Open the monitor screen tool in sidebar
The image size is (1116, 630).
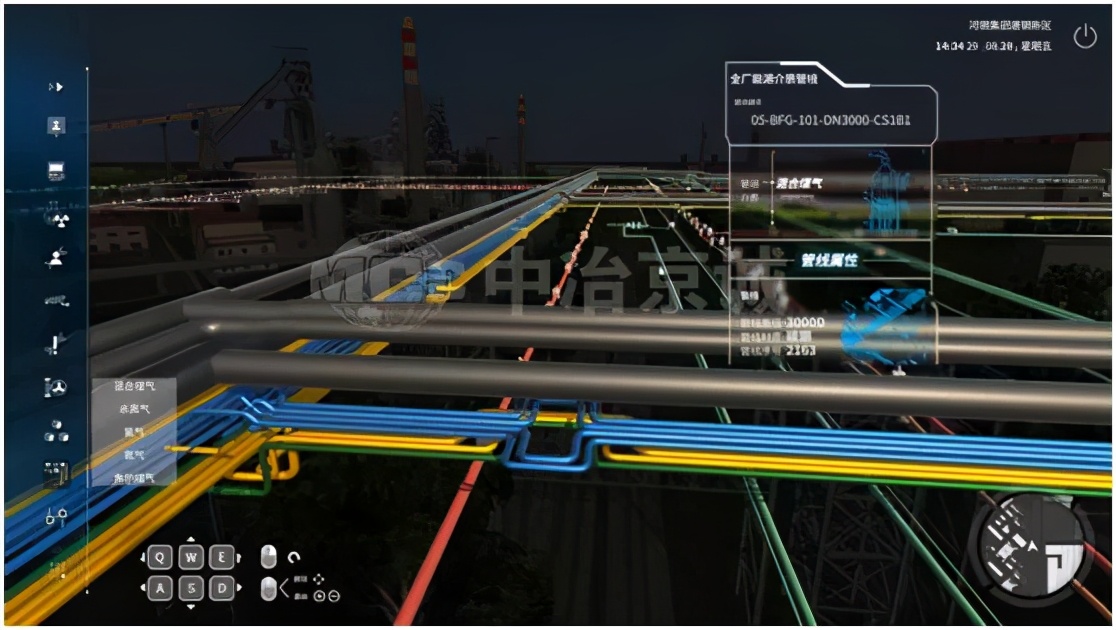tap(56, 171)
